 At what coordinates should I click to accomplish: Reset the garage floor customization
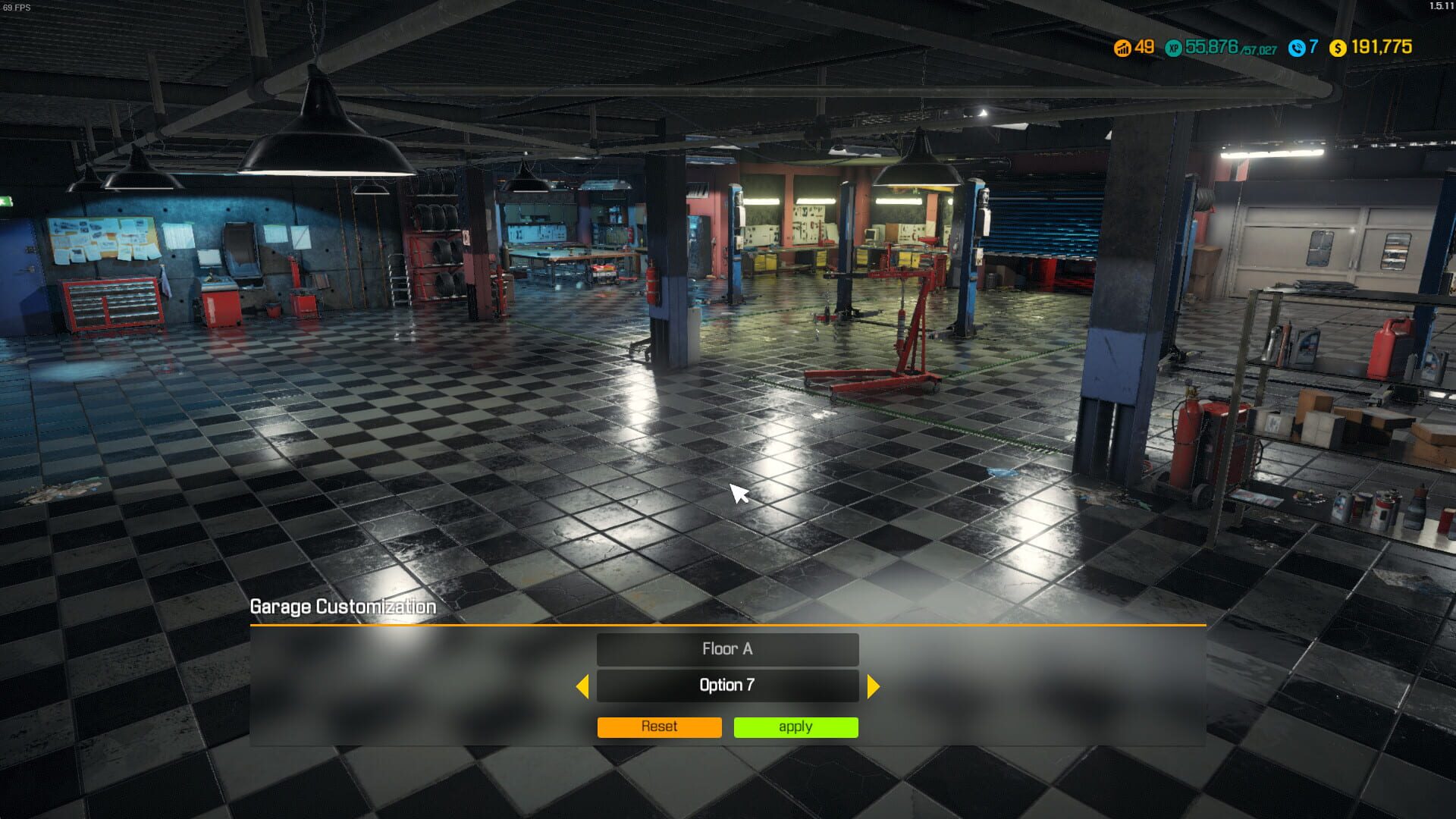(658, 726)
